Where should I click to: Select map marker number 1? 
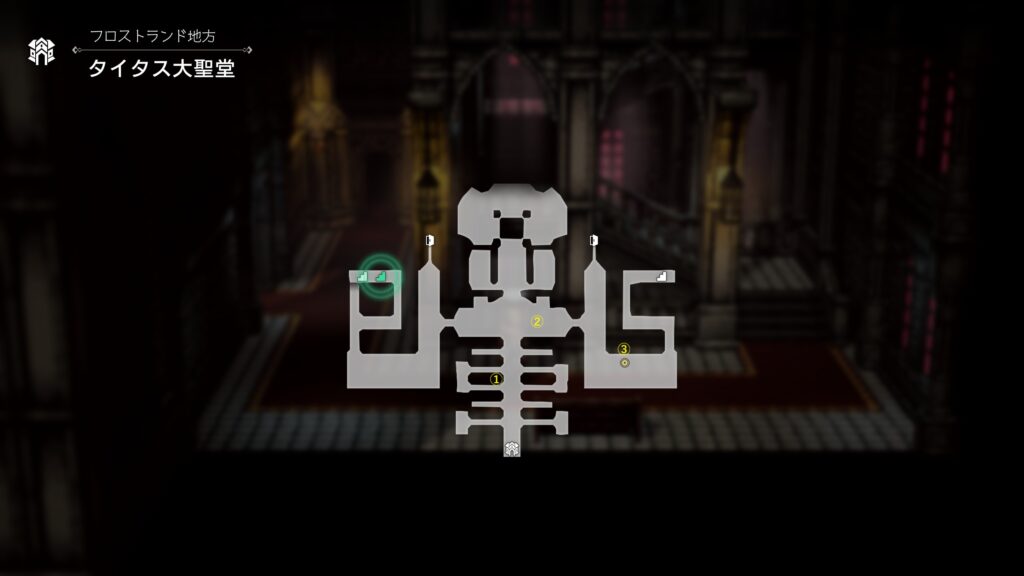495,379
